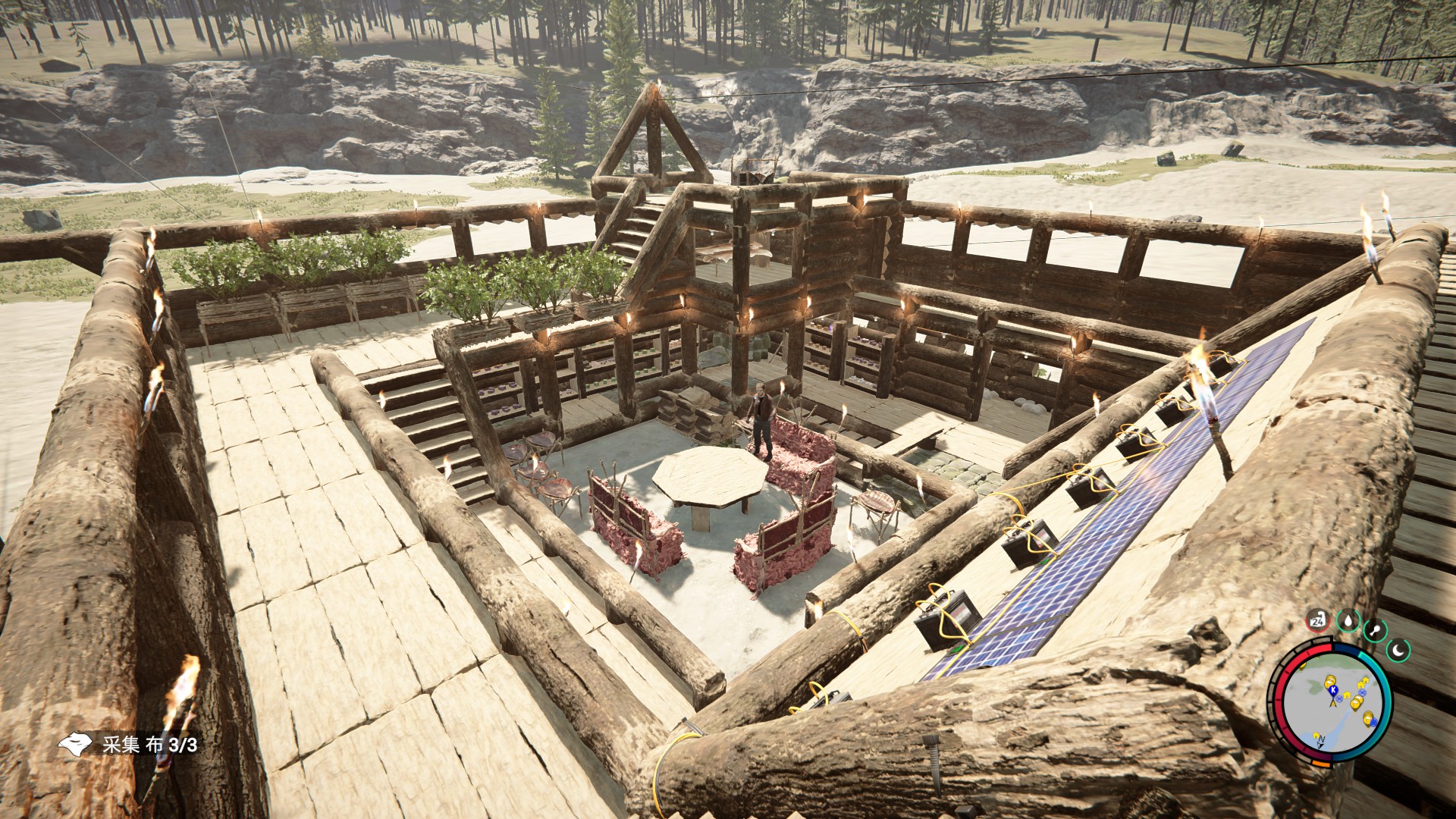
Task: Click the player marker at the minimap center
Action: (x=1333, y=703)
